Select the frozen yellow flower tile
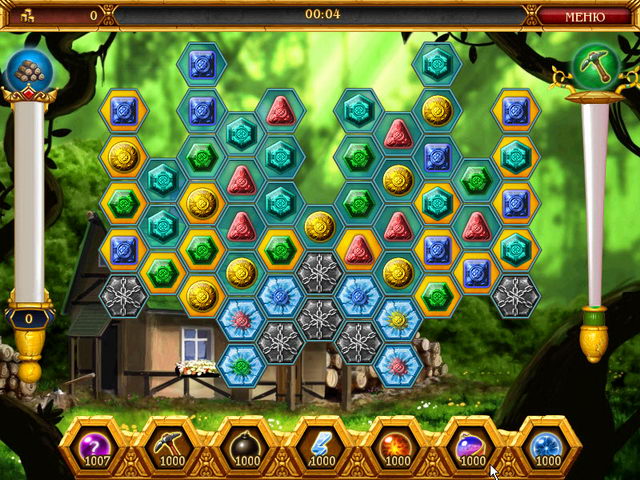The height and width of the screenshot is (480, 640). (x=398, y=319)
